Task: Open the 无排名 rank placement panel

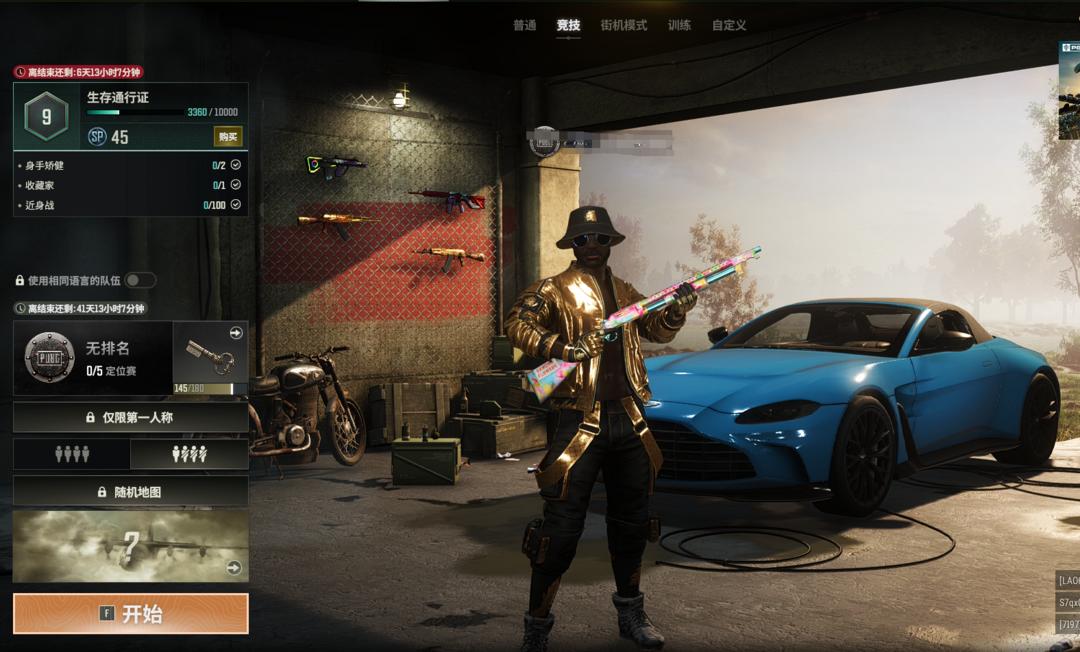Action: click(x=93, y=357)
